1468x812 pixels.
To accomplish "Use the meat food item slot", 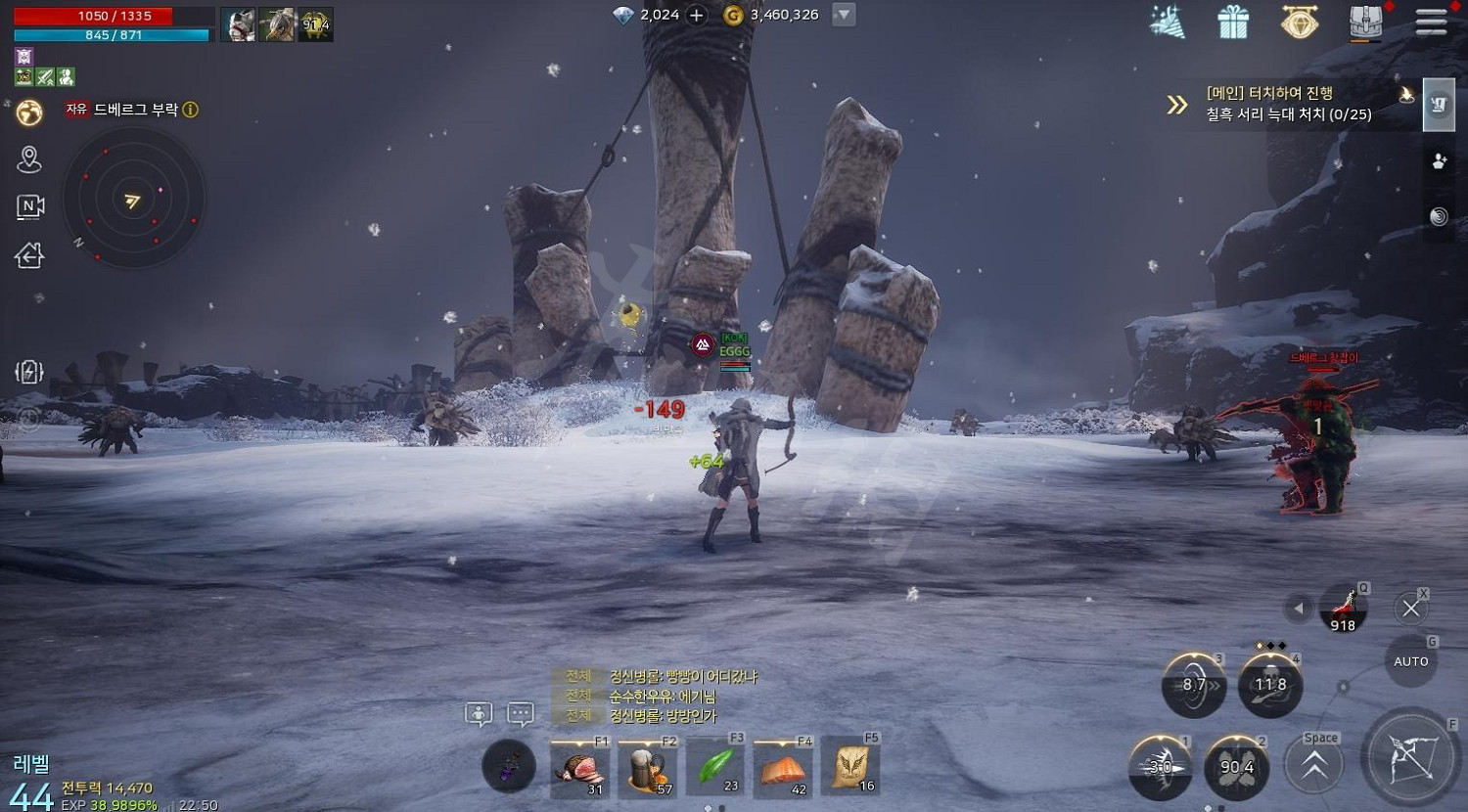I will coord(579,768).
